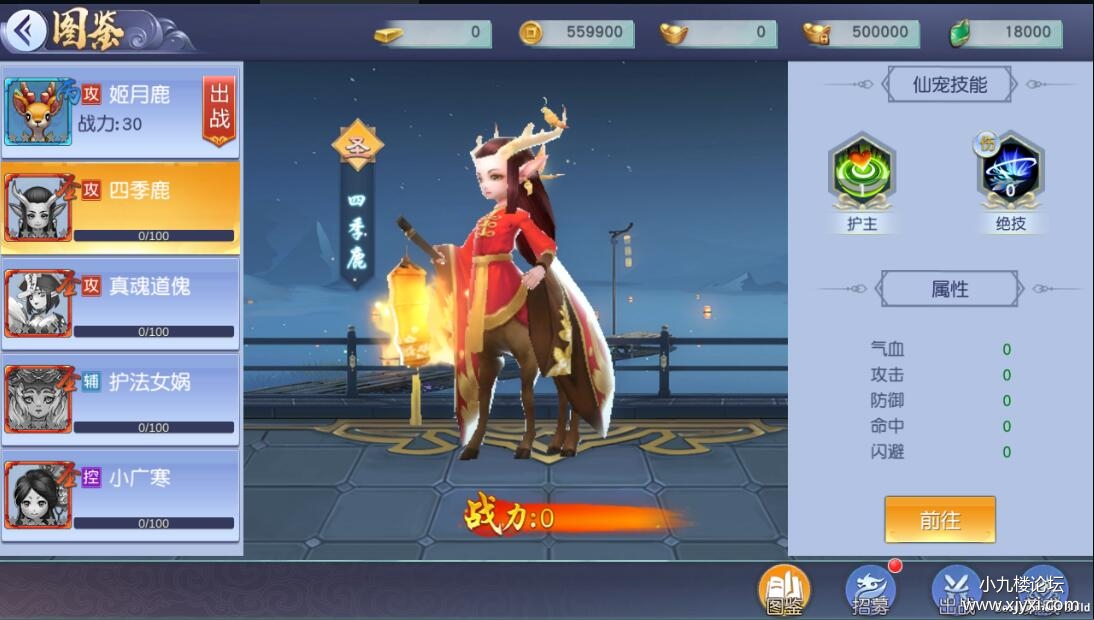Choose 四季鹿 from the pet list
Viewport: 1094px width, 620px height.
120,207
